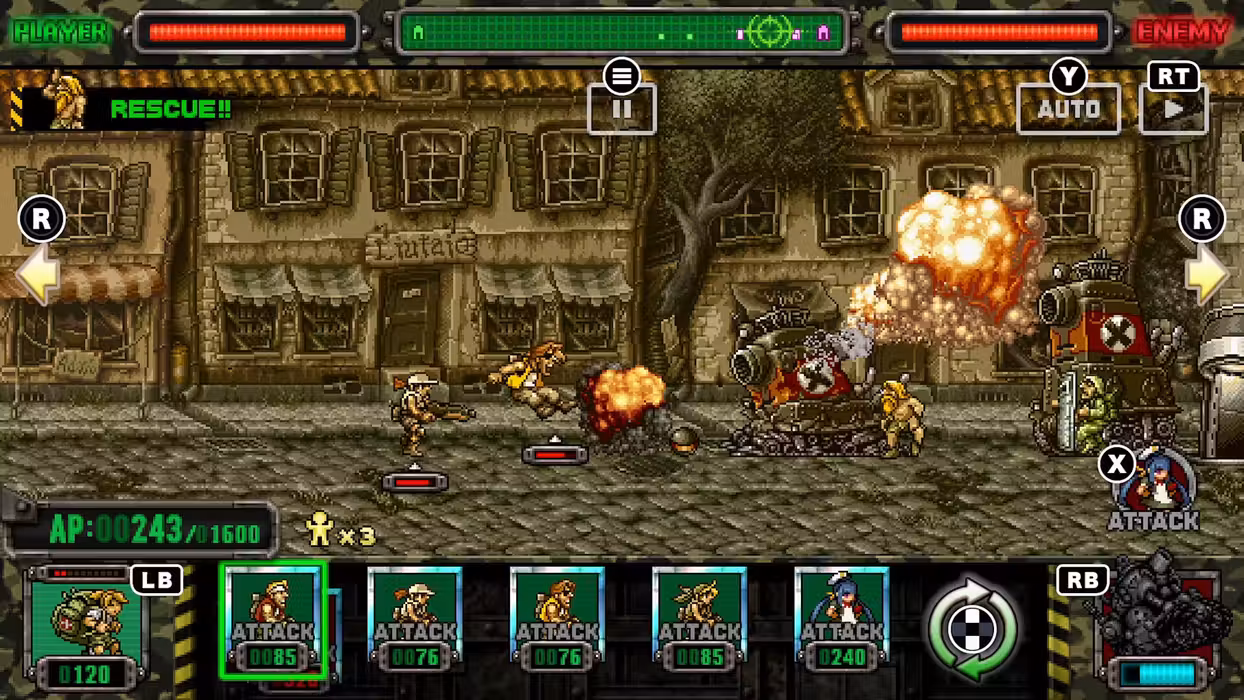Pause the battle with the pause button

(x=621, y=108)
